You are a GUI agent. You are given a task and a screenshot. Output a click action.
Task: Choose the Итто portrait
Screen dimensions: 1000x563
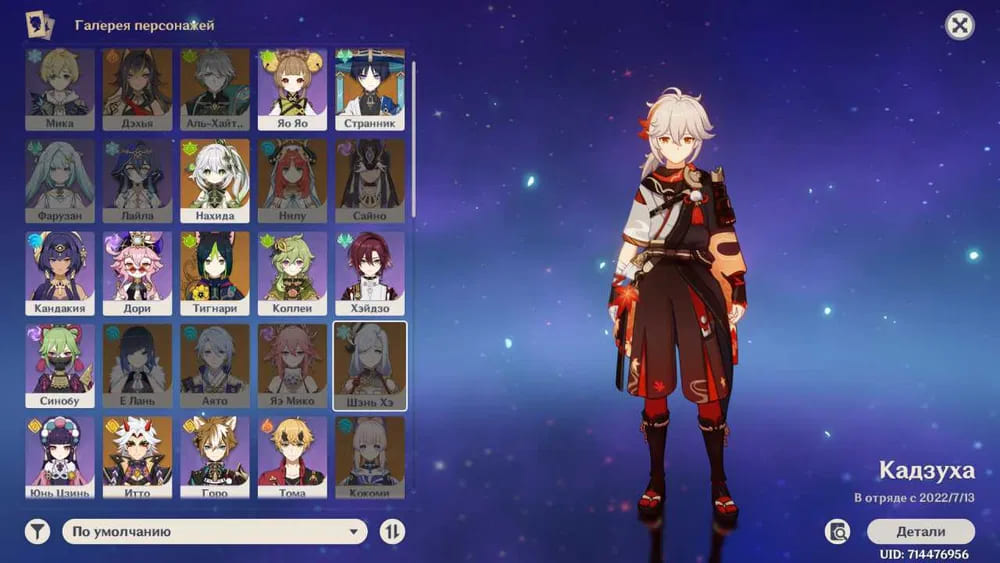137,456
